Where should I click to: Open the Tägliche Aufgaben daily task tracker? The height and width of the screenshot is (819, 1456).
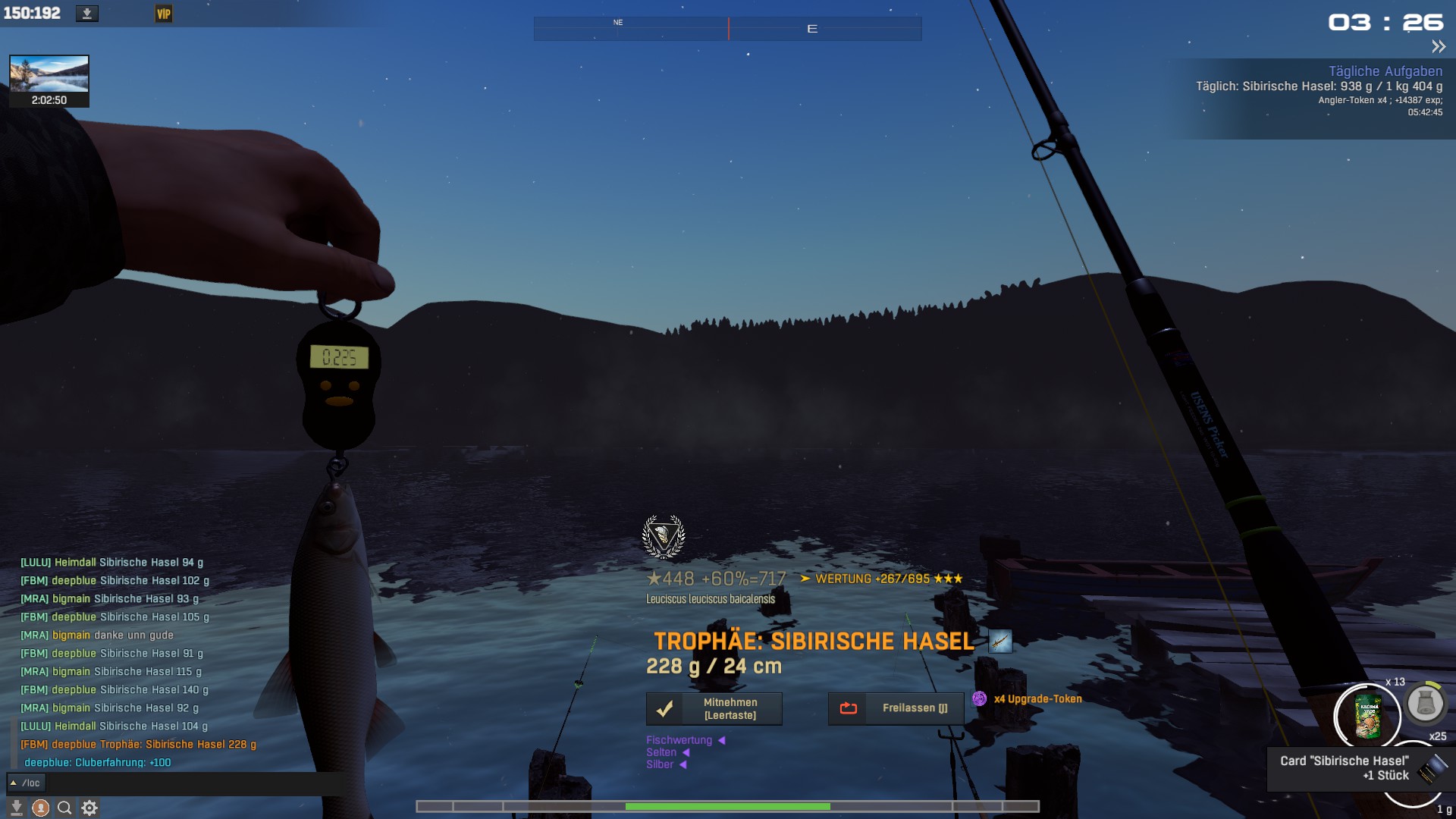click(1385, 71)
